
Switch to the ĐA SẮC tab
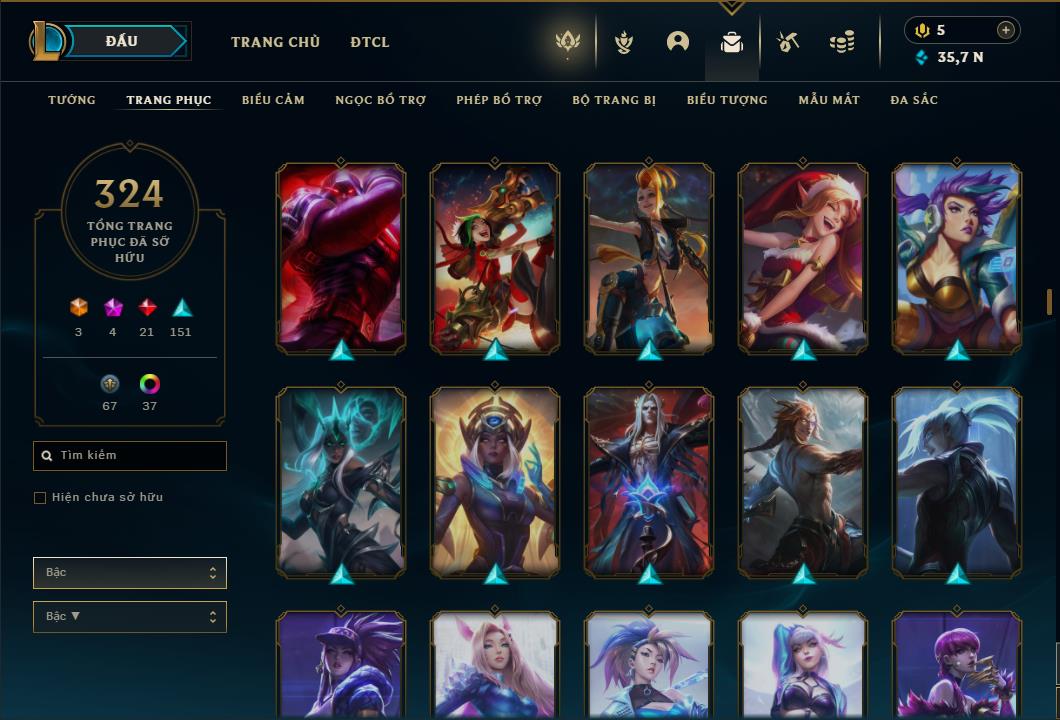pyautogui.click(x=914, y=100)
